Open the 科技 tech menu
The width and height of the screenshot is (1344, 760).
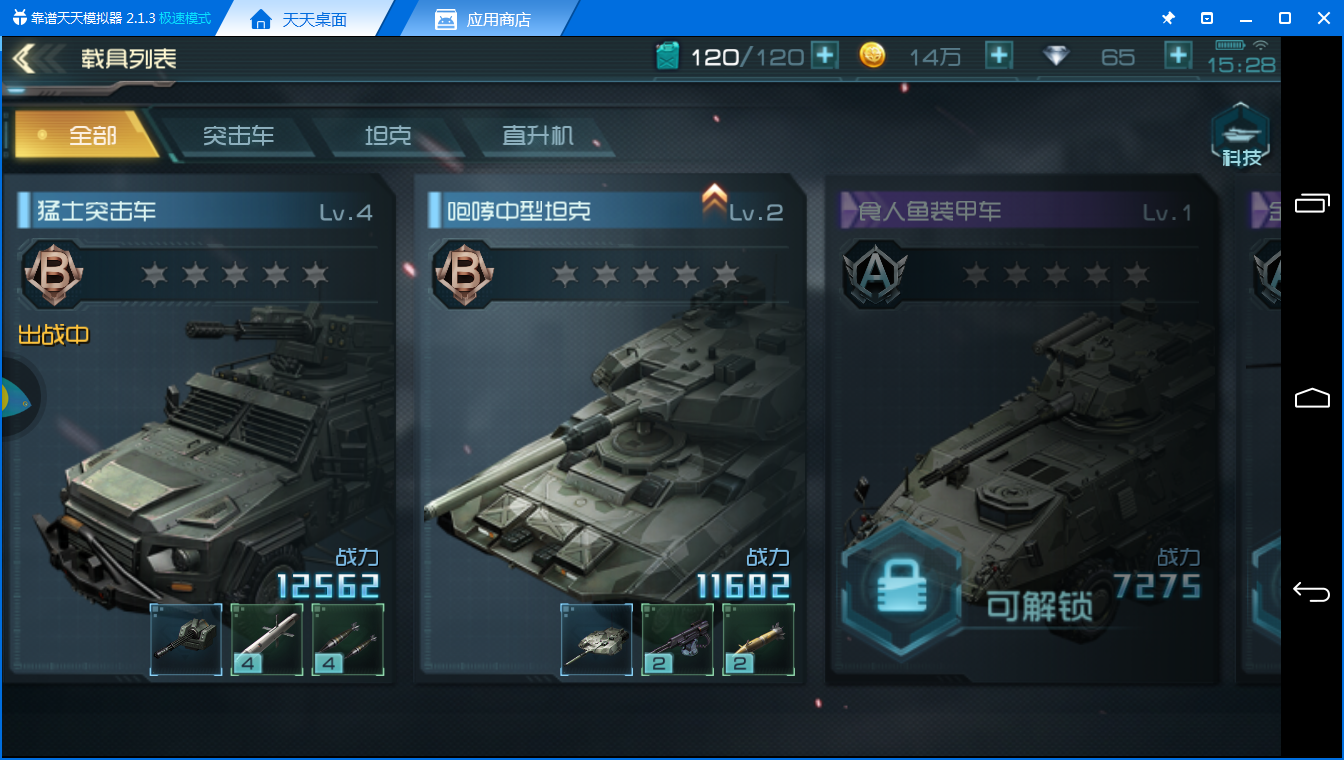[x=1241, y=136]
